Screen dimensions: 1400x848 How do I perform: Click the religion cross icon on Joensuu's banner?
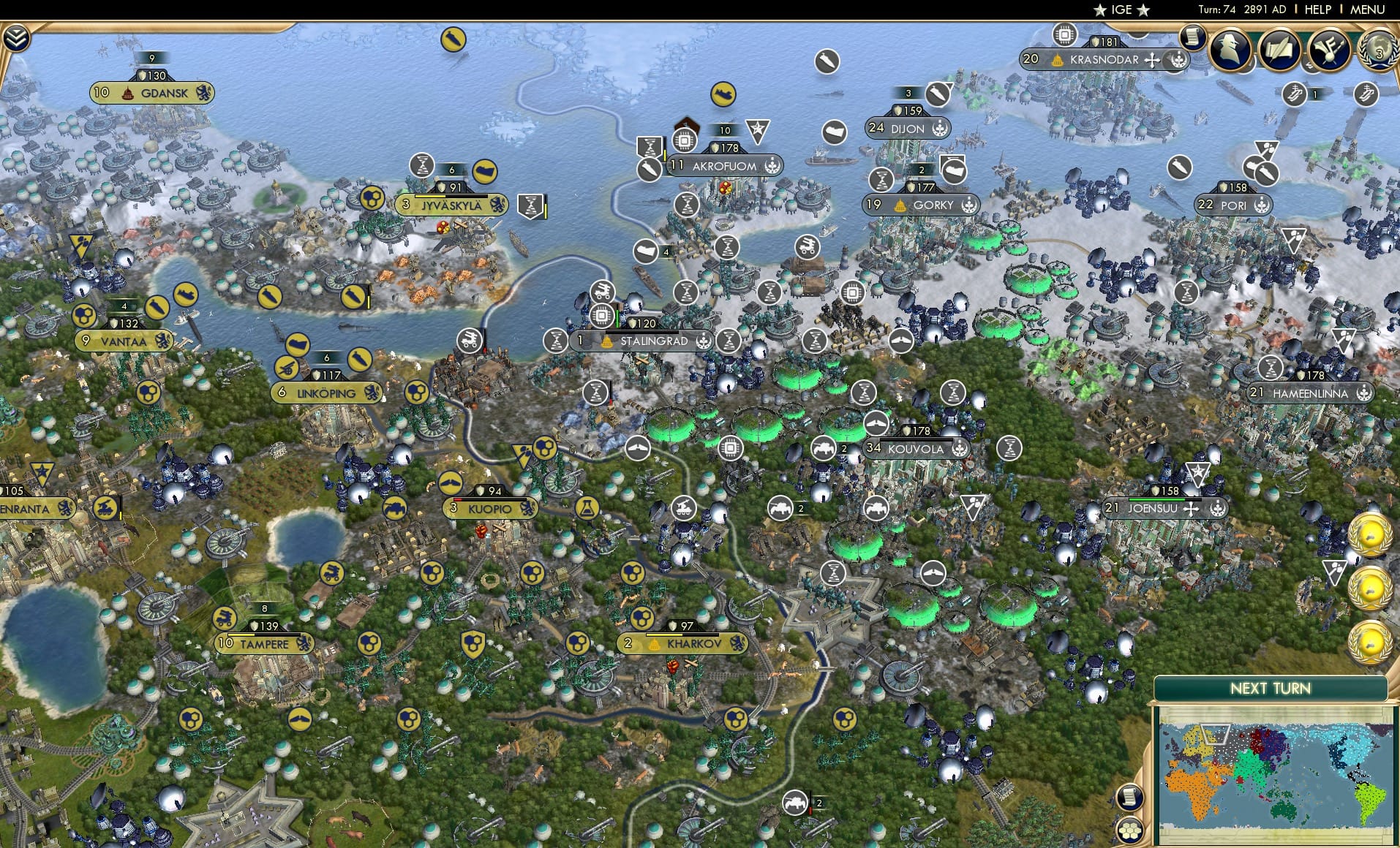click(x=1192, y=510)
